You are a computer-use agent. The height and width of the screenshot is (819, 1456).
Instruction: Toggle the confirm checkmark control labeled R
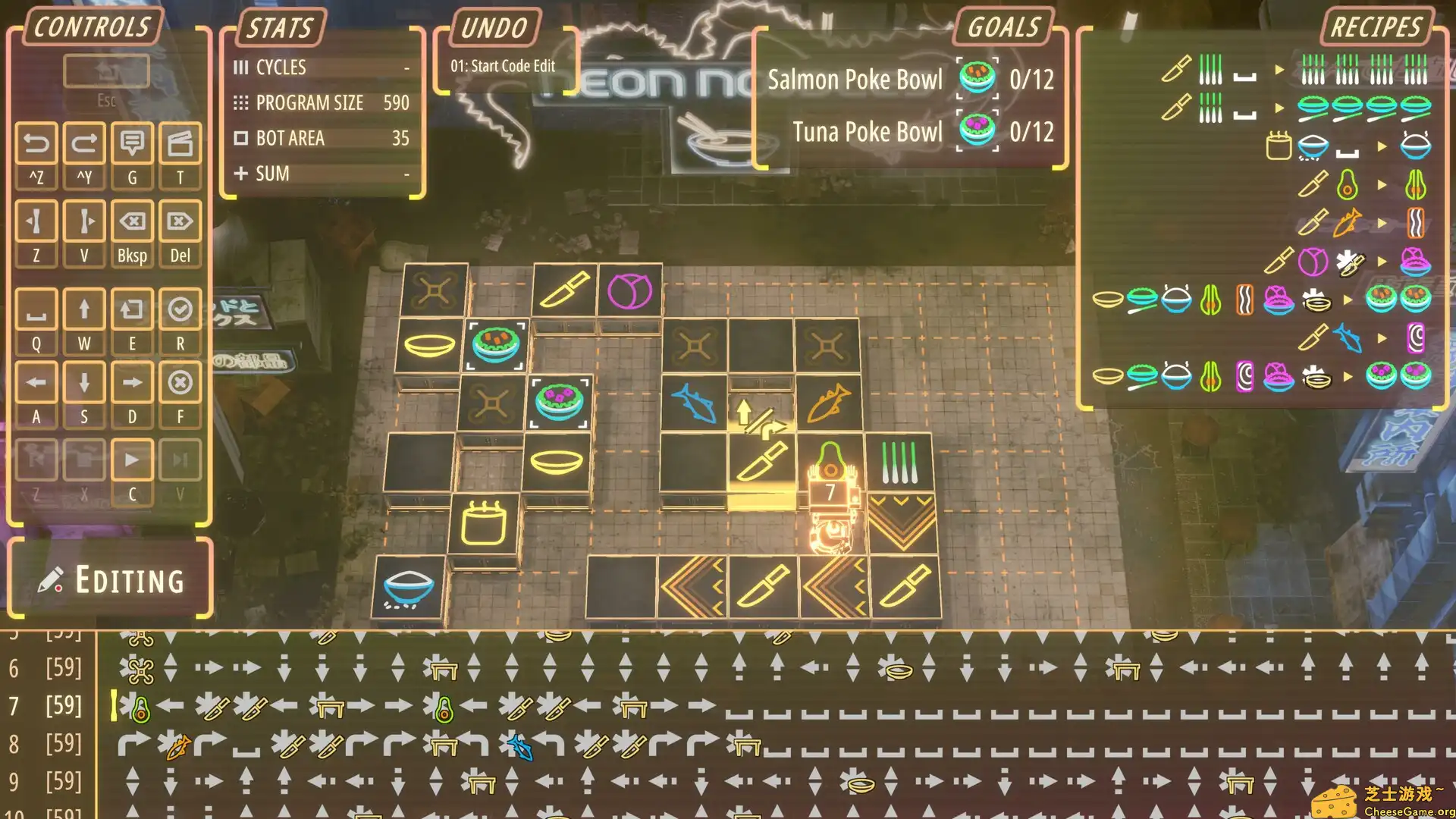coord(180,309)
